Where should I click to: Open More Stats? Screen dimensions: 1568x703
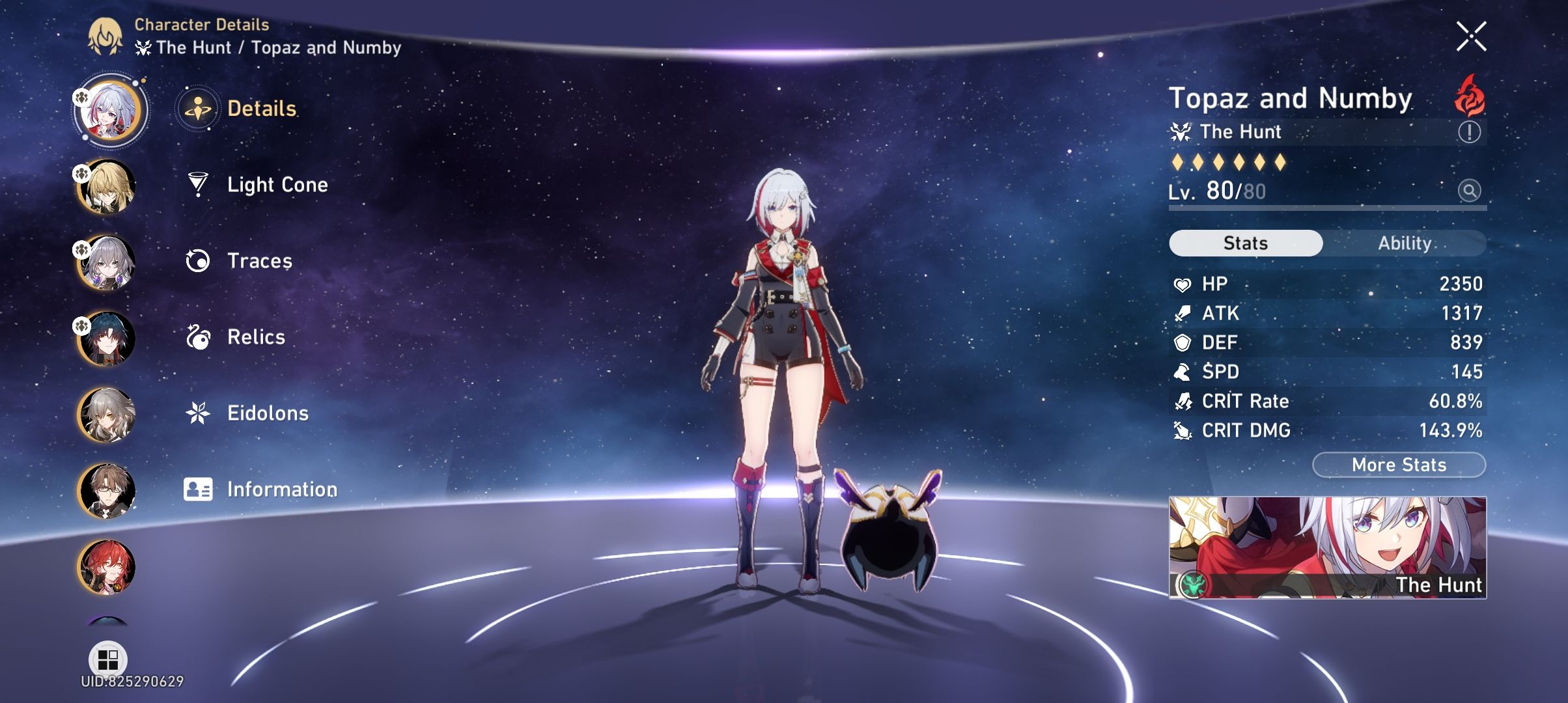[x=1398, y=464]
